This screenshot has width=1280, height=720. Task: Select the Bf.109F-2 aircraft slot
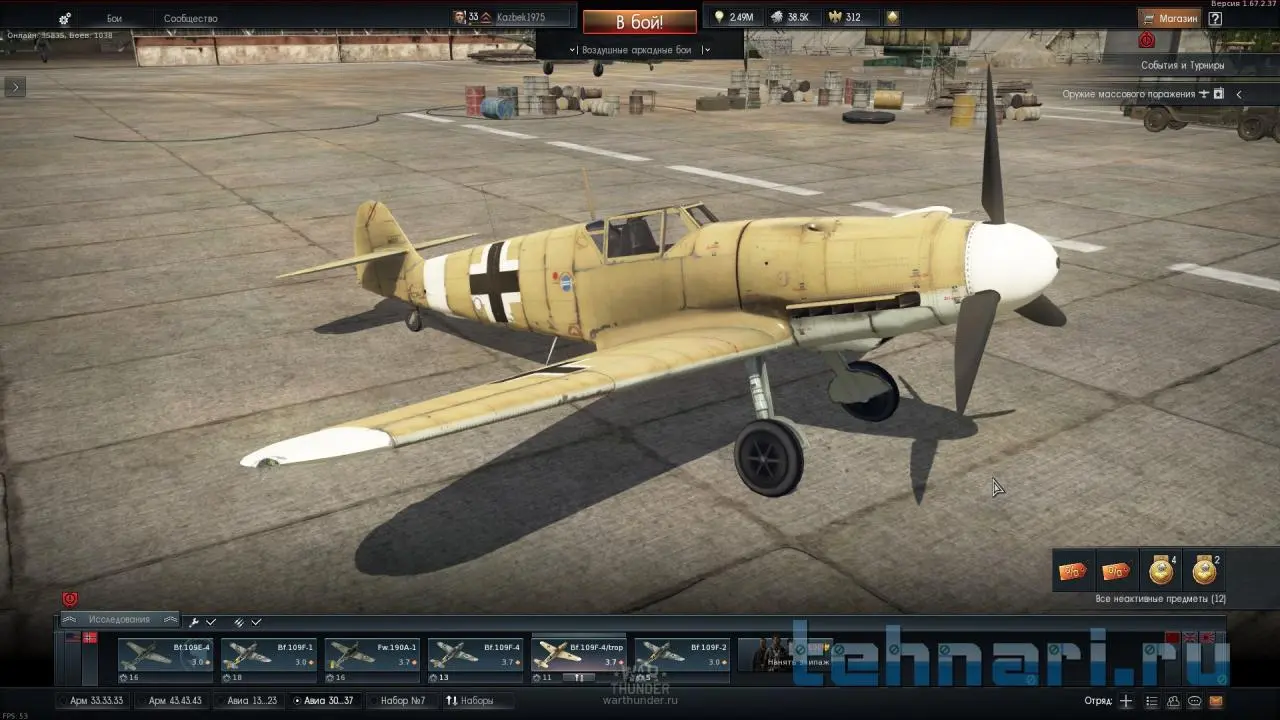click(681, 655)
